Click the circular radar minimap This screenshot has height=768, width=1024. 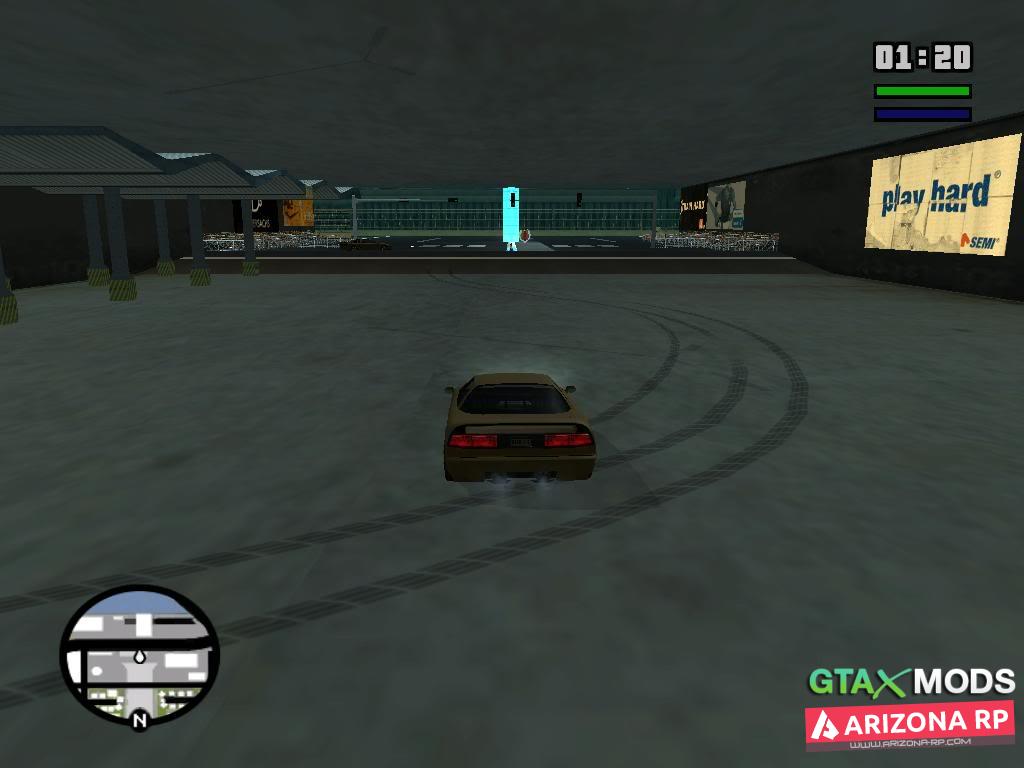tap(139, 655)
